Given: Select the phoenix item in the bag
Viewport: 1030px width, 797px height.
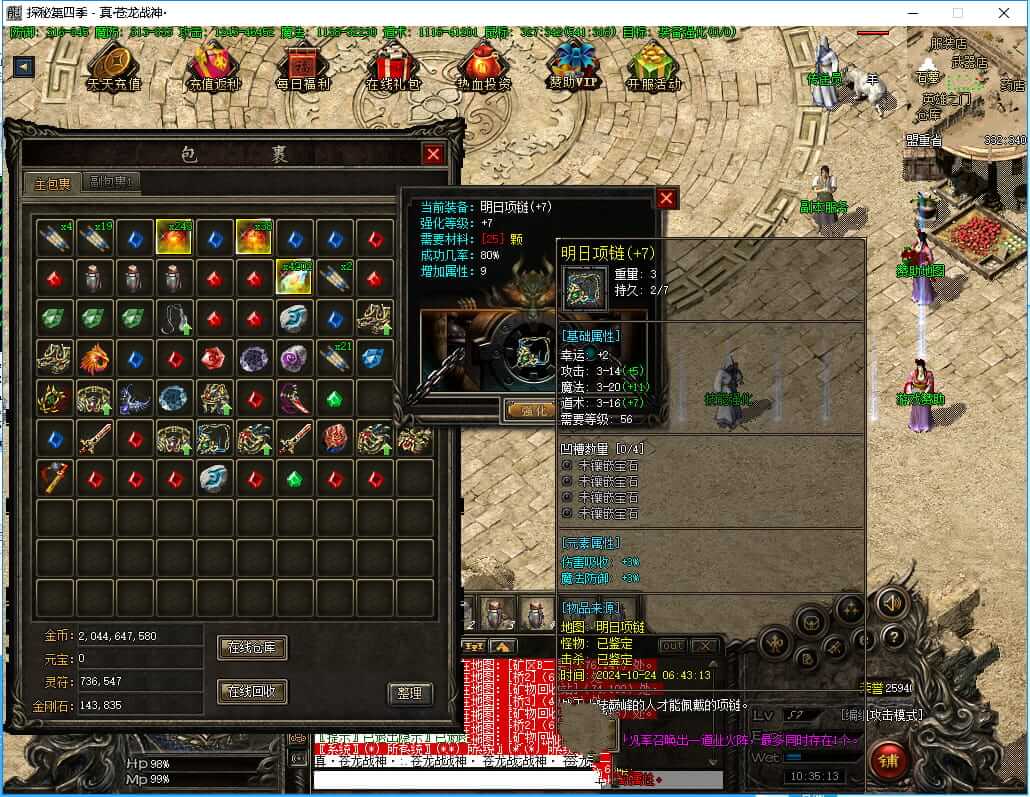Looking at the screenshot, I should click(x=94, y=357).
